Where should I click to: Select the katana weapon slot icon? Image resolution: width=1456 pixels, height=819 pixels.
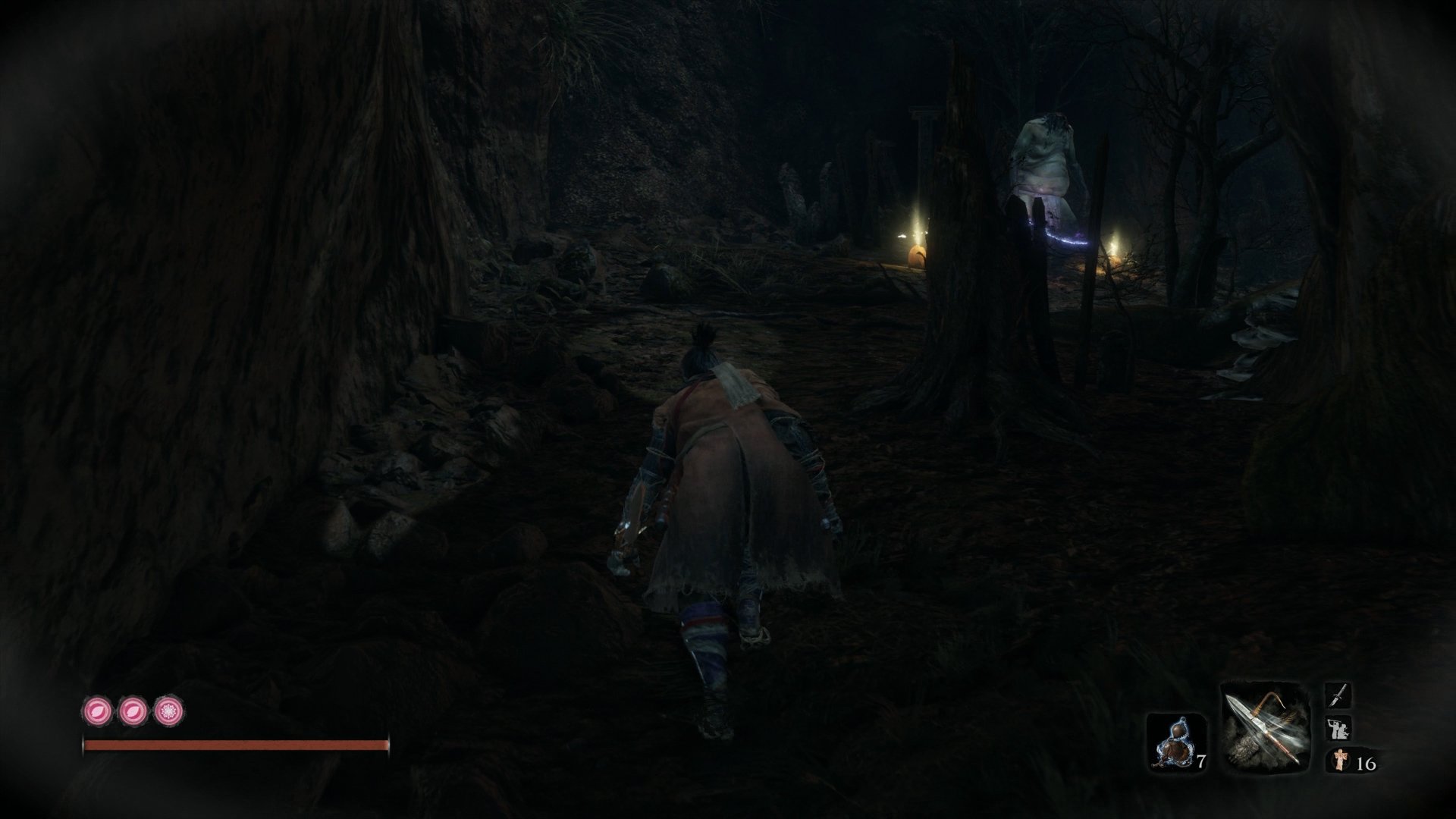[x=1338, y=696]
